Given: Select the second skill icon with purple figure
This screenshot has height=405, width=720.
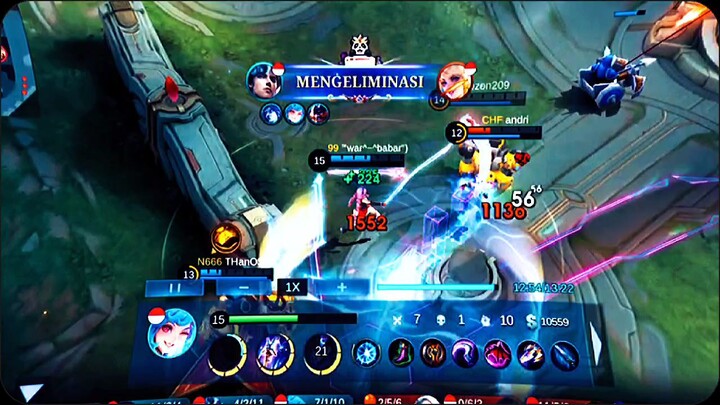Looking at the screenshot, I should click(275, 353).
